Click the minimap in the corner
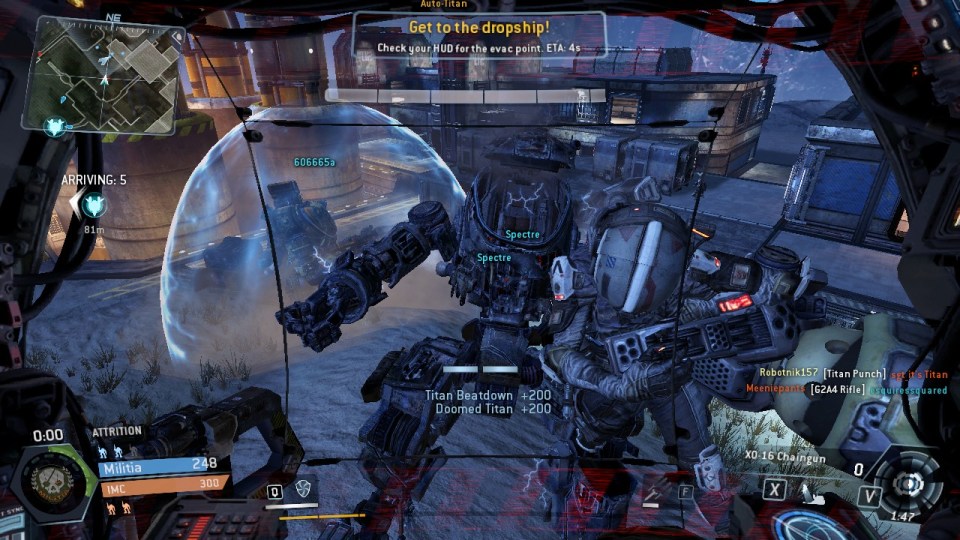Screen dimensions: 960x540 [105, 73]
